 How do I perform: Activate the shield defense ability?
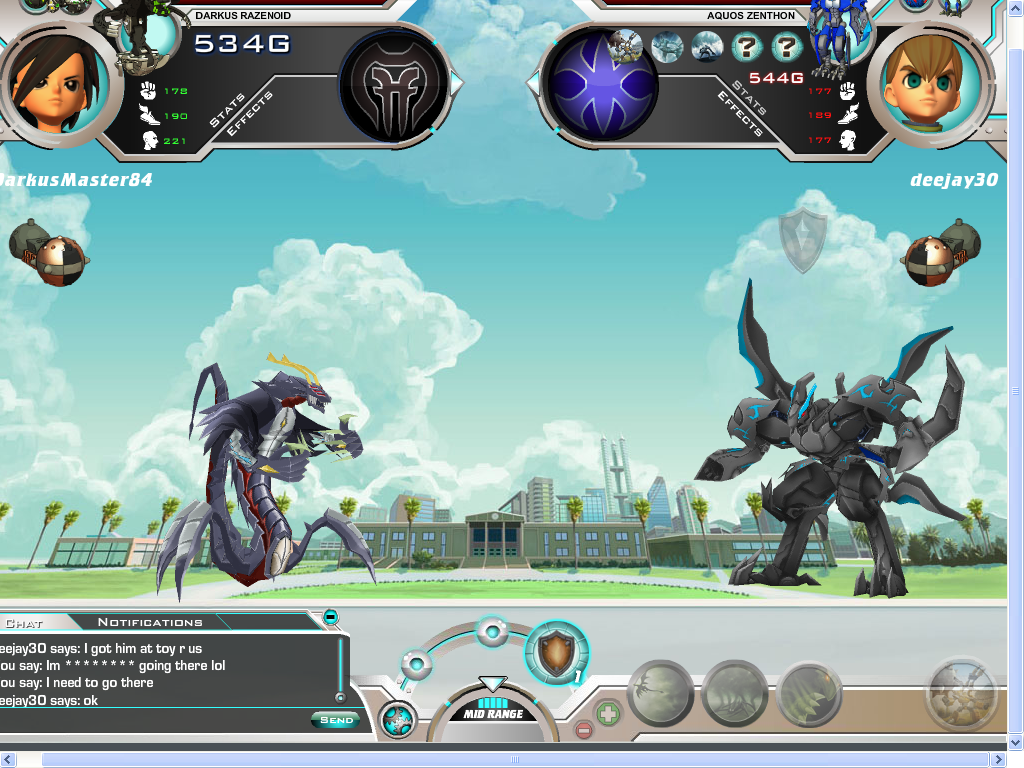(556, 653)
